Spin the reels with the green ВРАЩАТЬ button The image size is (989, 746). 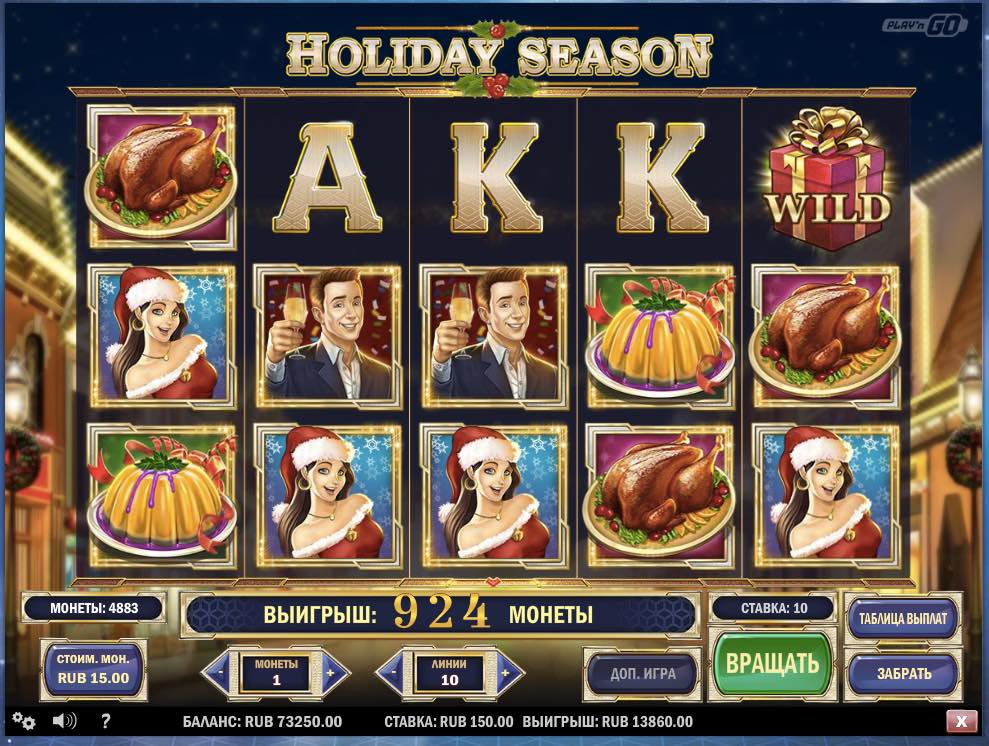click(x=772, y=664)
